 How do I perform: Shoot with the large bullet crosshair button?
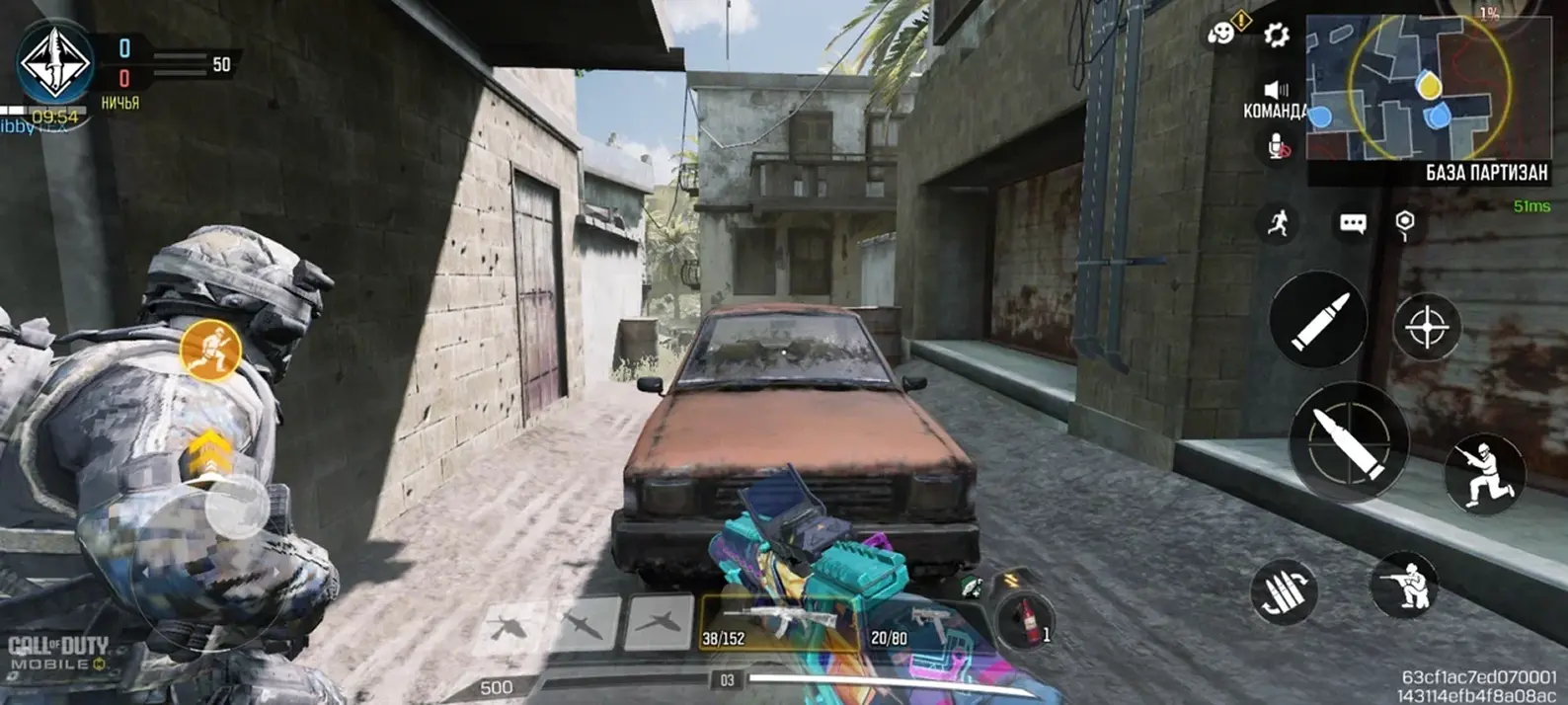click(x=1347, y=440)
